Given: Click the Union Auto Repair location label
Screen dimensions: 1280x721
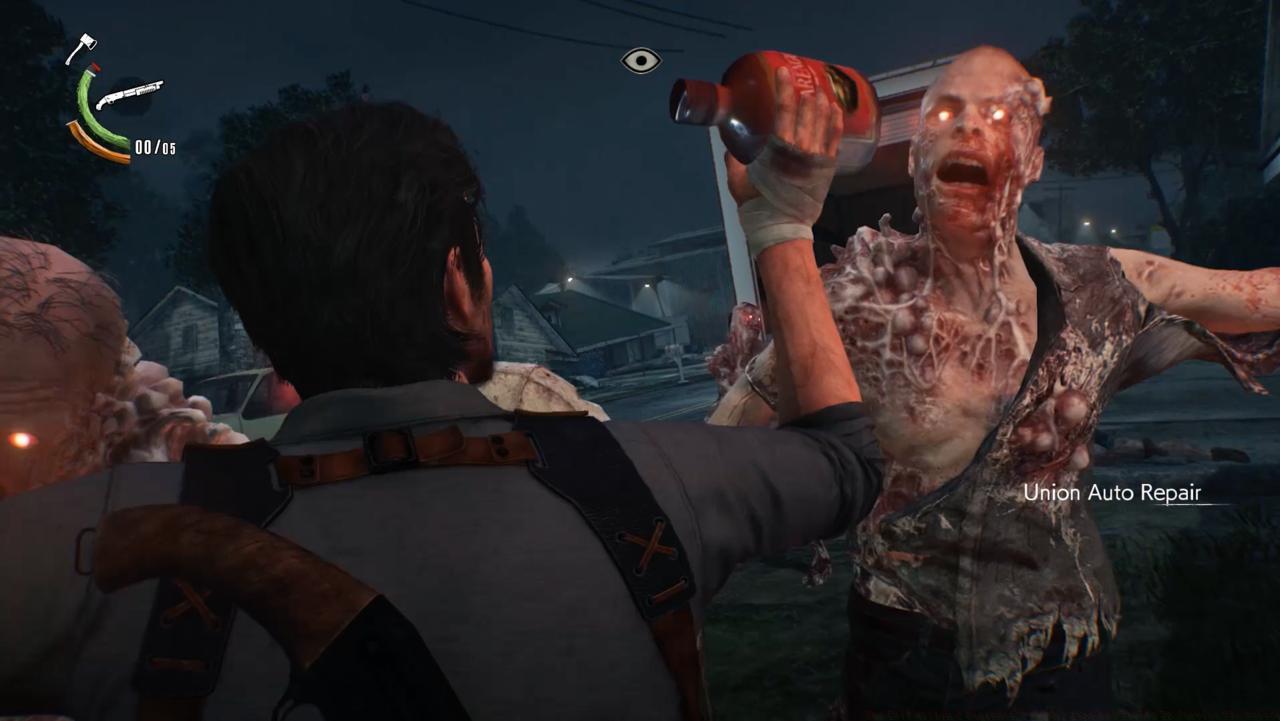Looking at the screenshot, I should pyautogui.click(x=1111, y=492).
